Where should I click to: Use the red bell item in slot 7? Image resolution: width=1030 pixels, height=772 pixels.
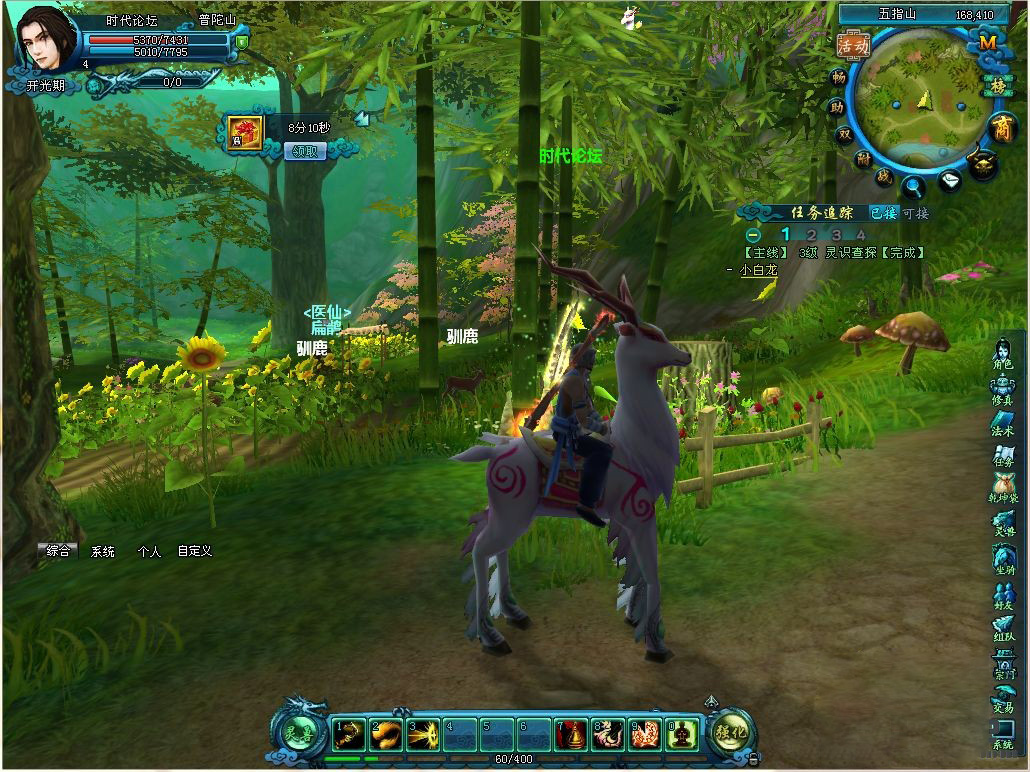(x=570, y=735)
